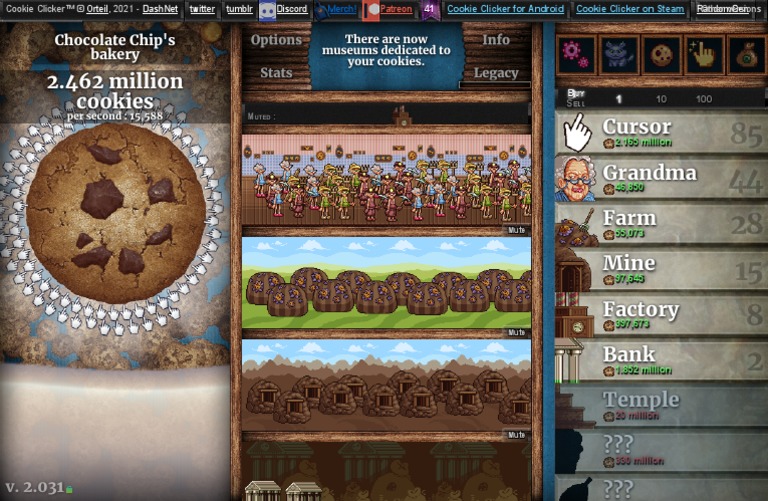Open the Options menu
Image resolution: width=768 pixels, height=501 pixels.
click(x=276, y=40)
